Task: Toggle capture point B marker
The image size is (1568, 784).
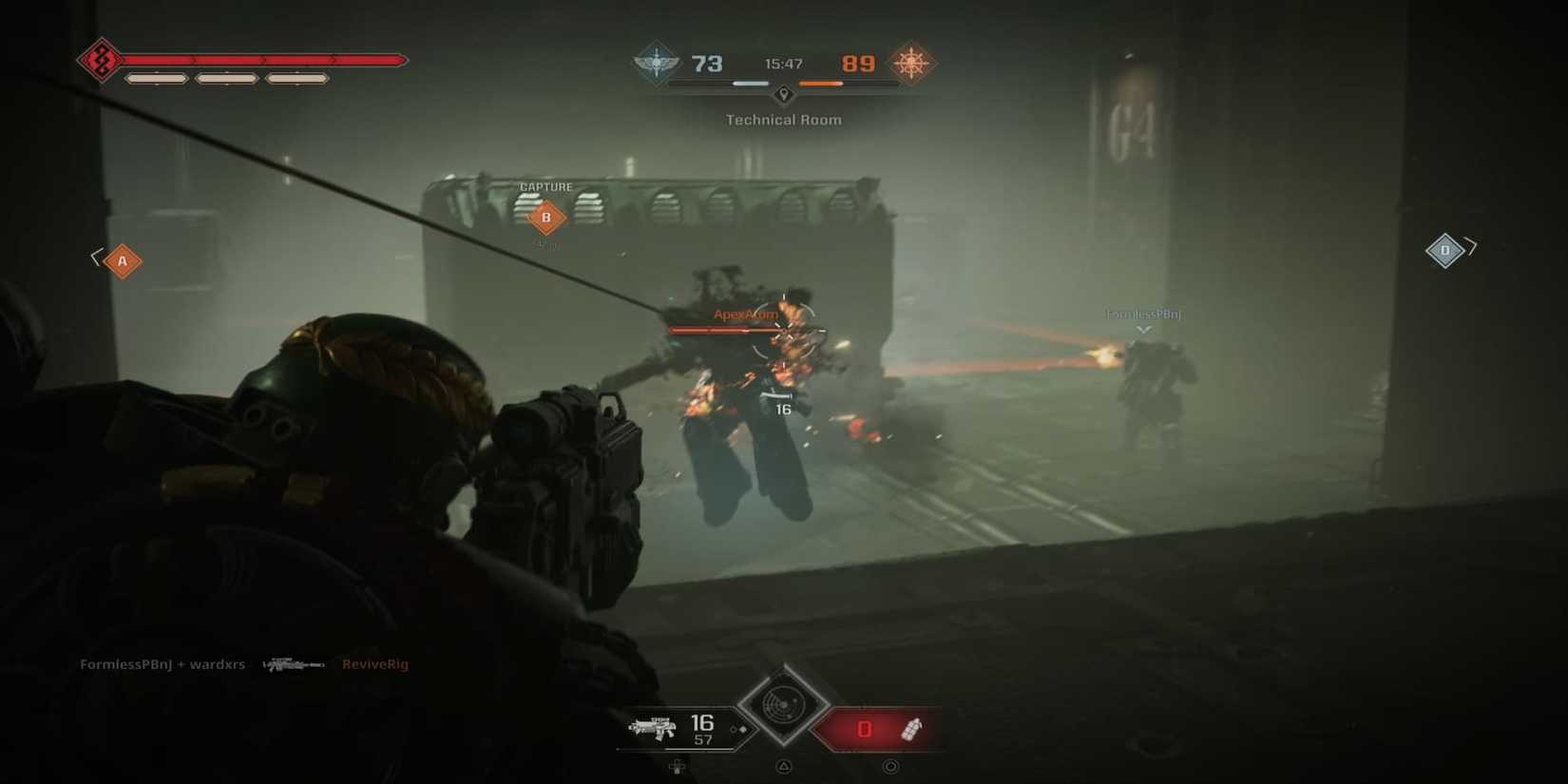Action: (x=545, y=217)
